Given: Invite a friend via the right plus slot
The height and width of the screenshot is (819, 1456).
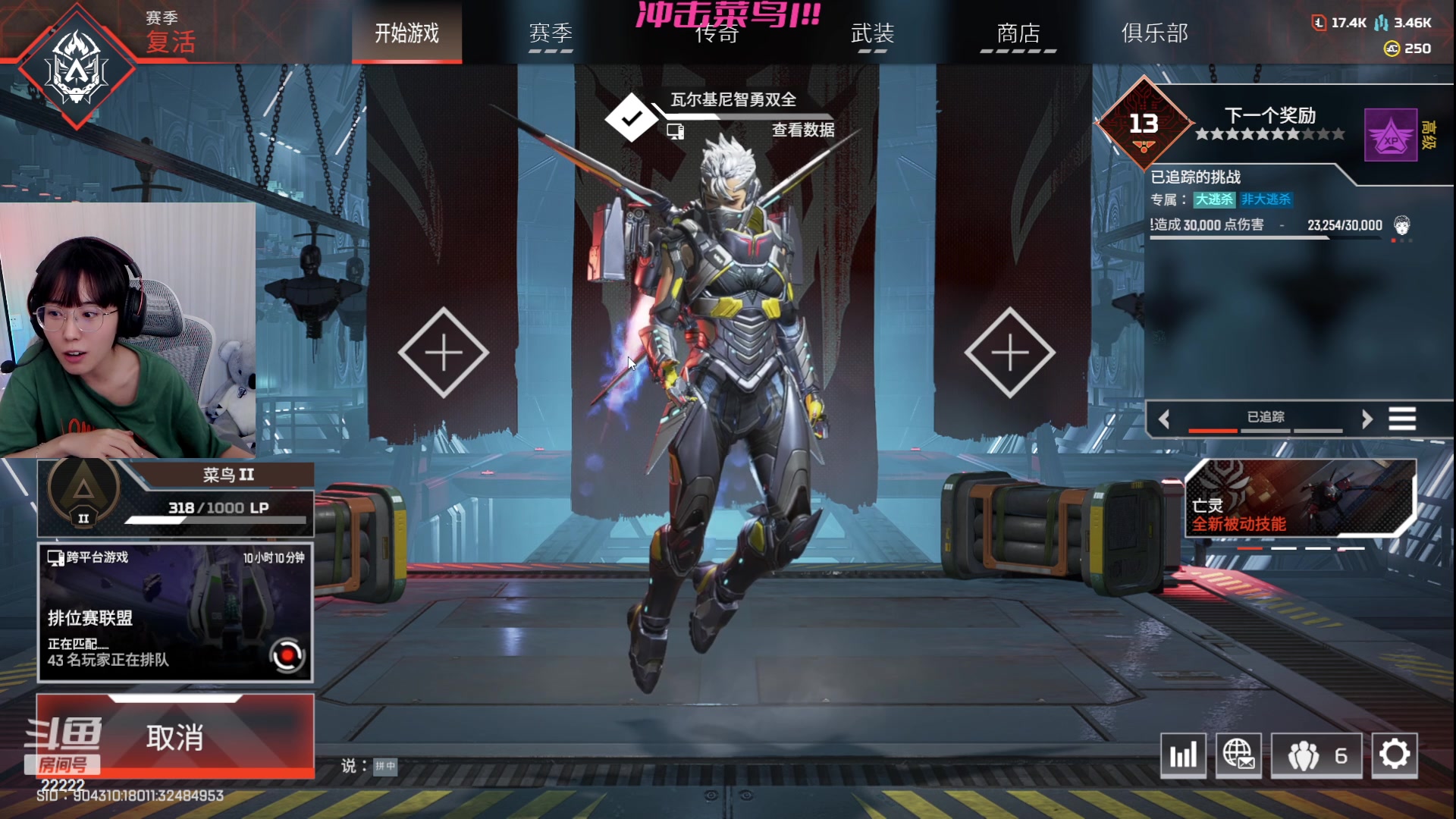Looking at the screenshot, I should 1009,353.
